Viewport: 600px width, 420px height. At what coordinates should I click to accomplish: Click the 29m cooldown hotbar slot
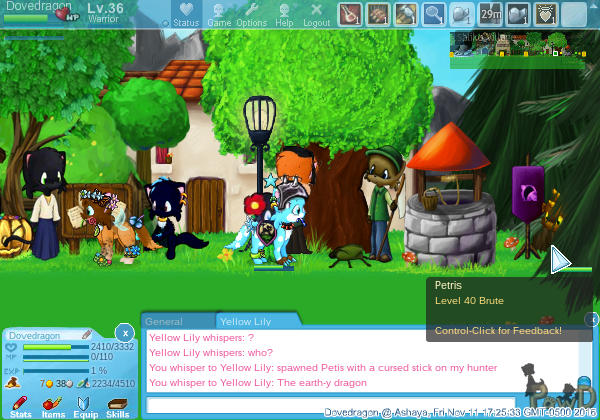490,14
